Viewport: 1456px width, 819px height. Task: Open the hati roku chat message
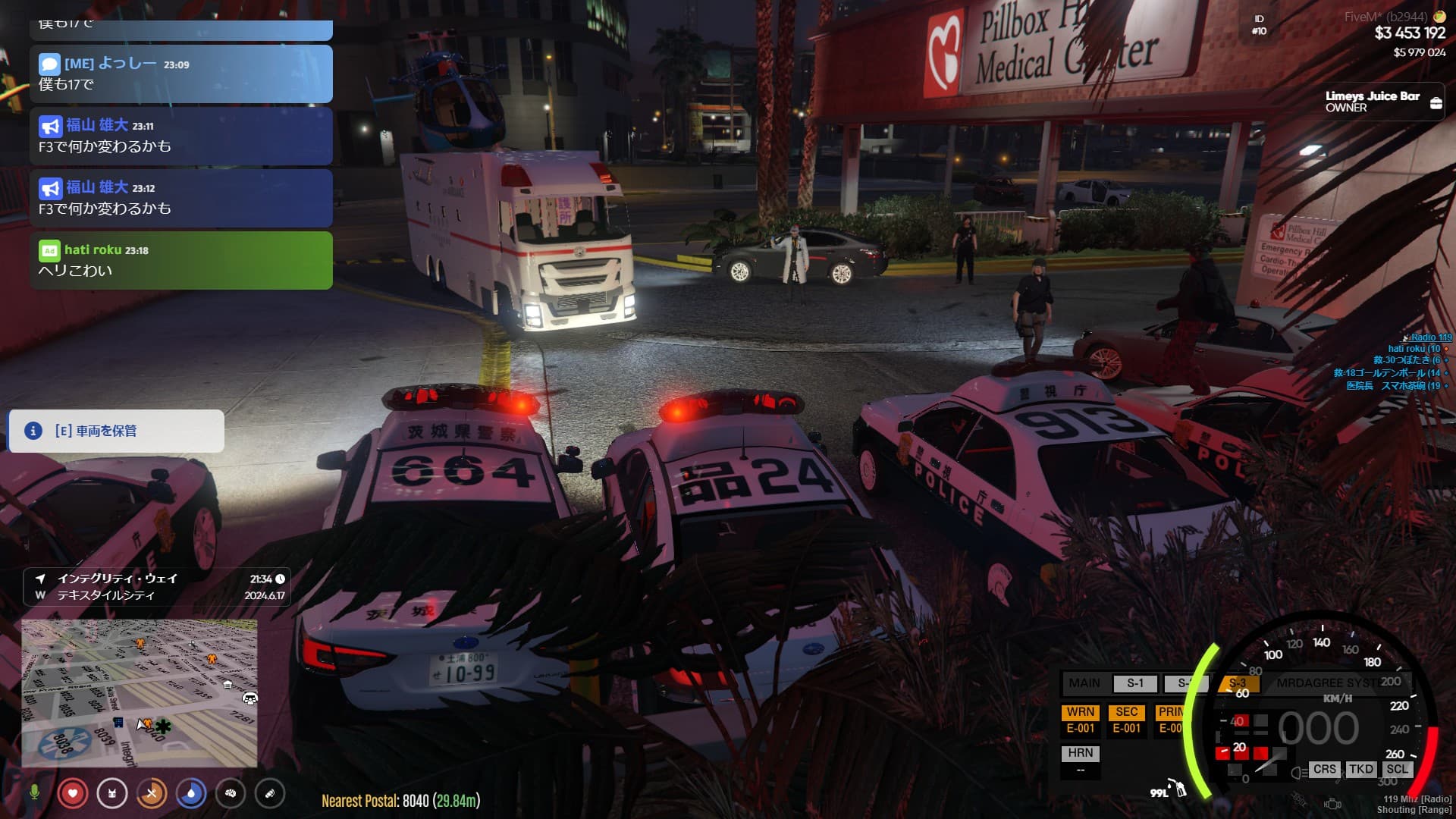pos(181,260)
